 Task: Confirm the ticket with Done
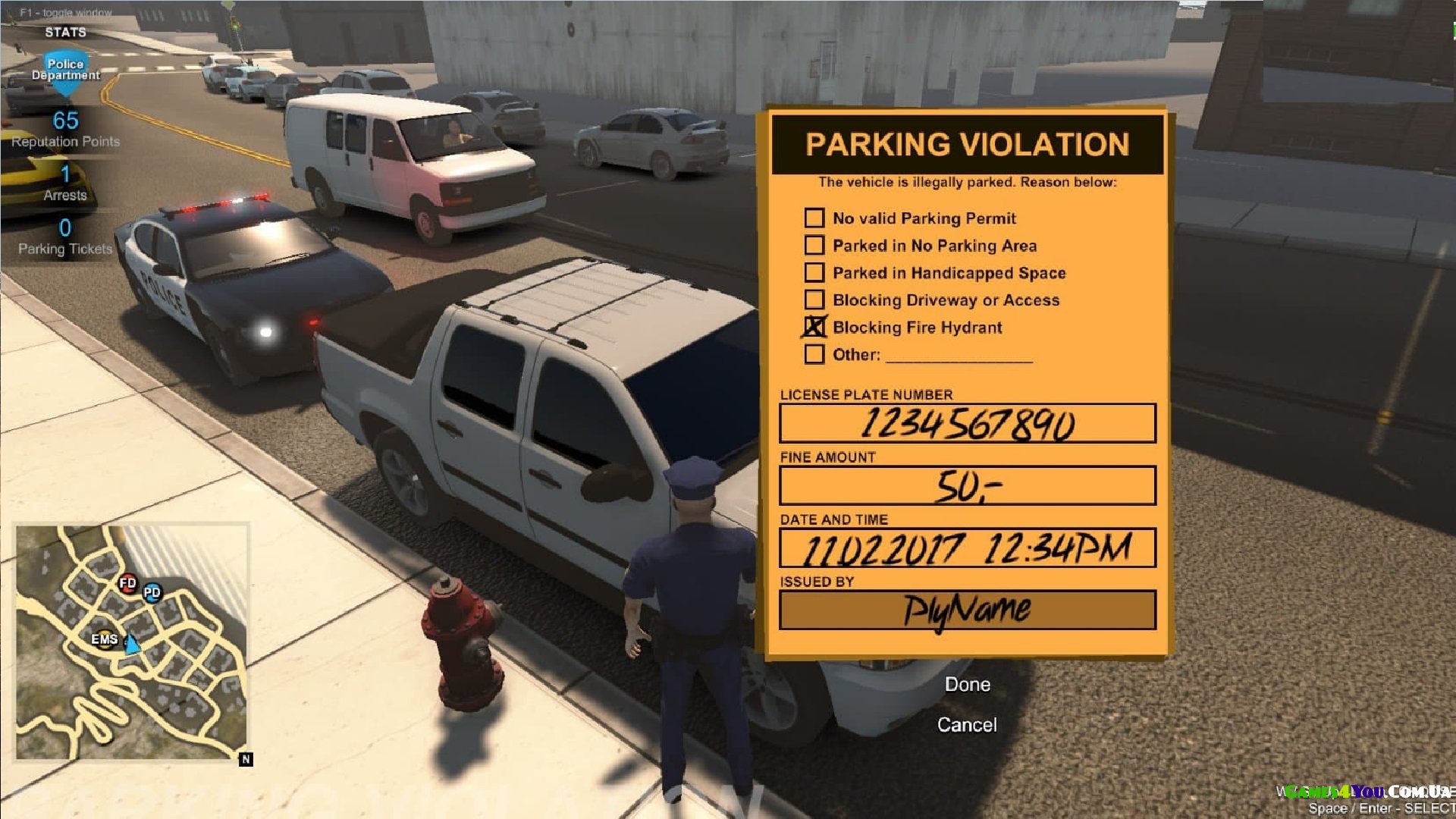(x=967, y=685)
